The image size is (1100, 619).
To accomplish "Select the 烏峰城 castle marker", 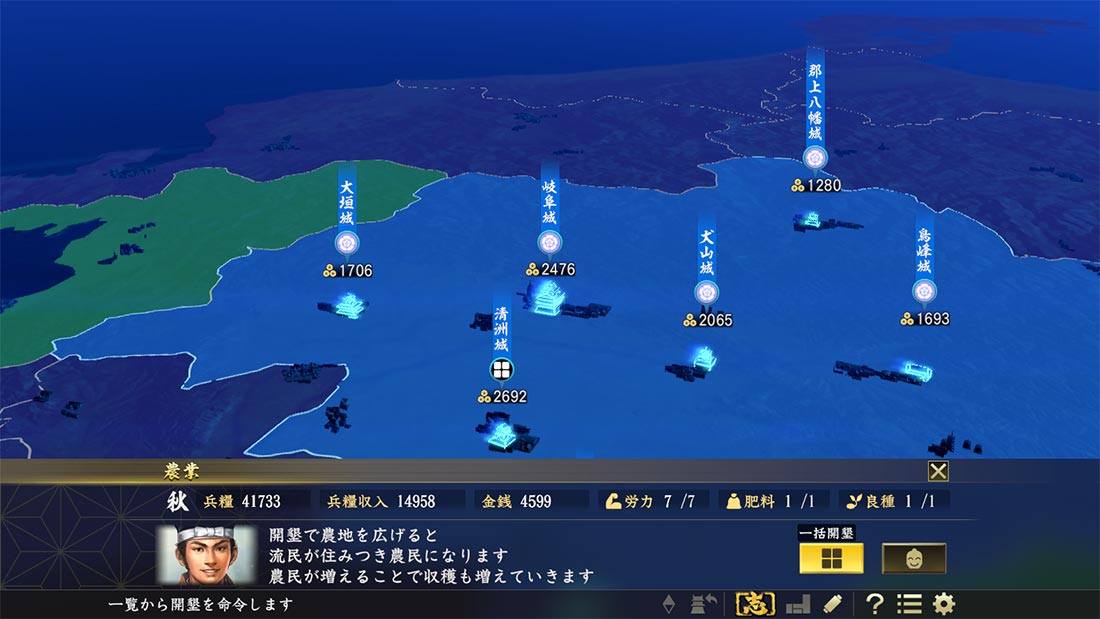I will click(924, 291).
